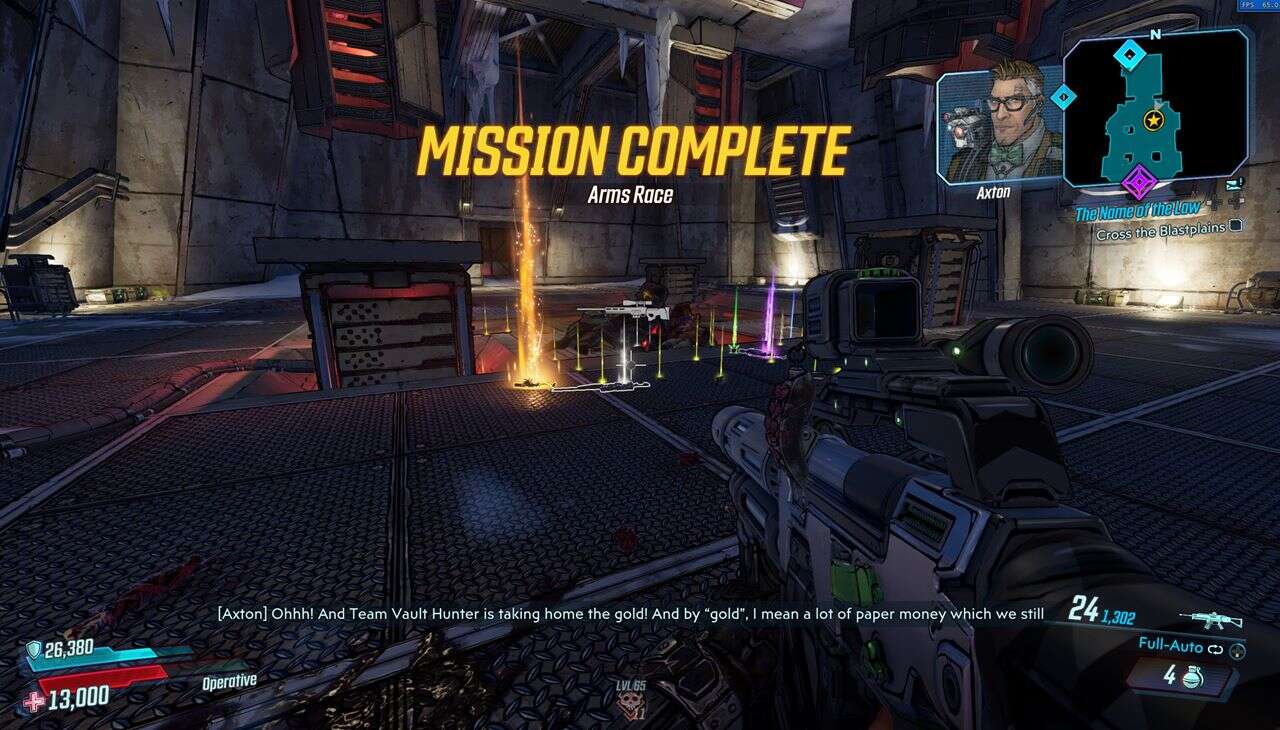Check the Cross the Blastplains objective box
1280x730 pixels.
[1234, 227]
